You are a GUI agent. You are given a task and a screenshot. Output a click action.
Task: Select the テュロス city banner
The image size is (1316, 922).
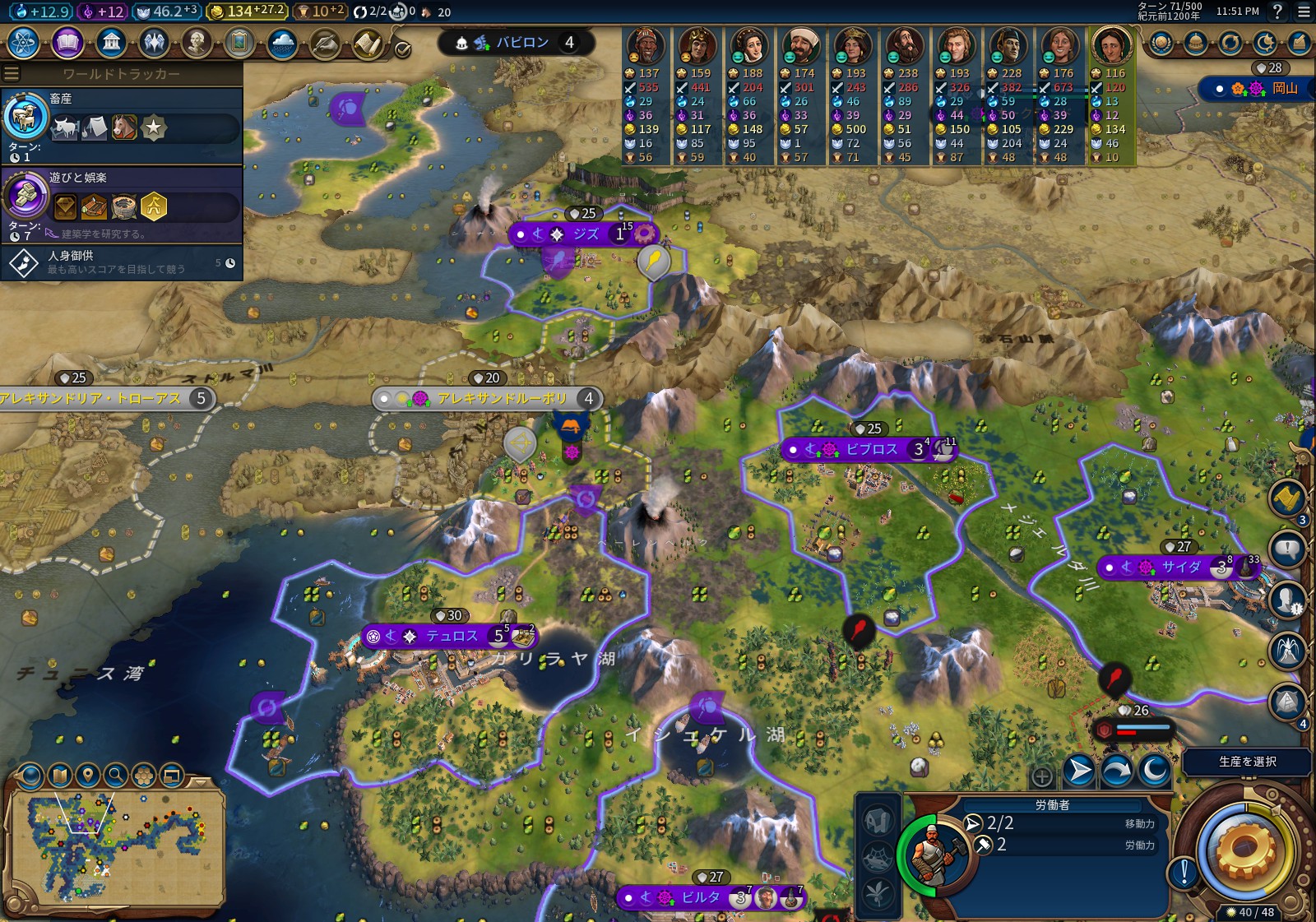(x=451, y=636)
